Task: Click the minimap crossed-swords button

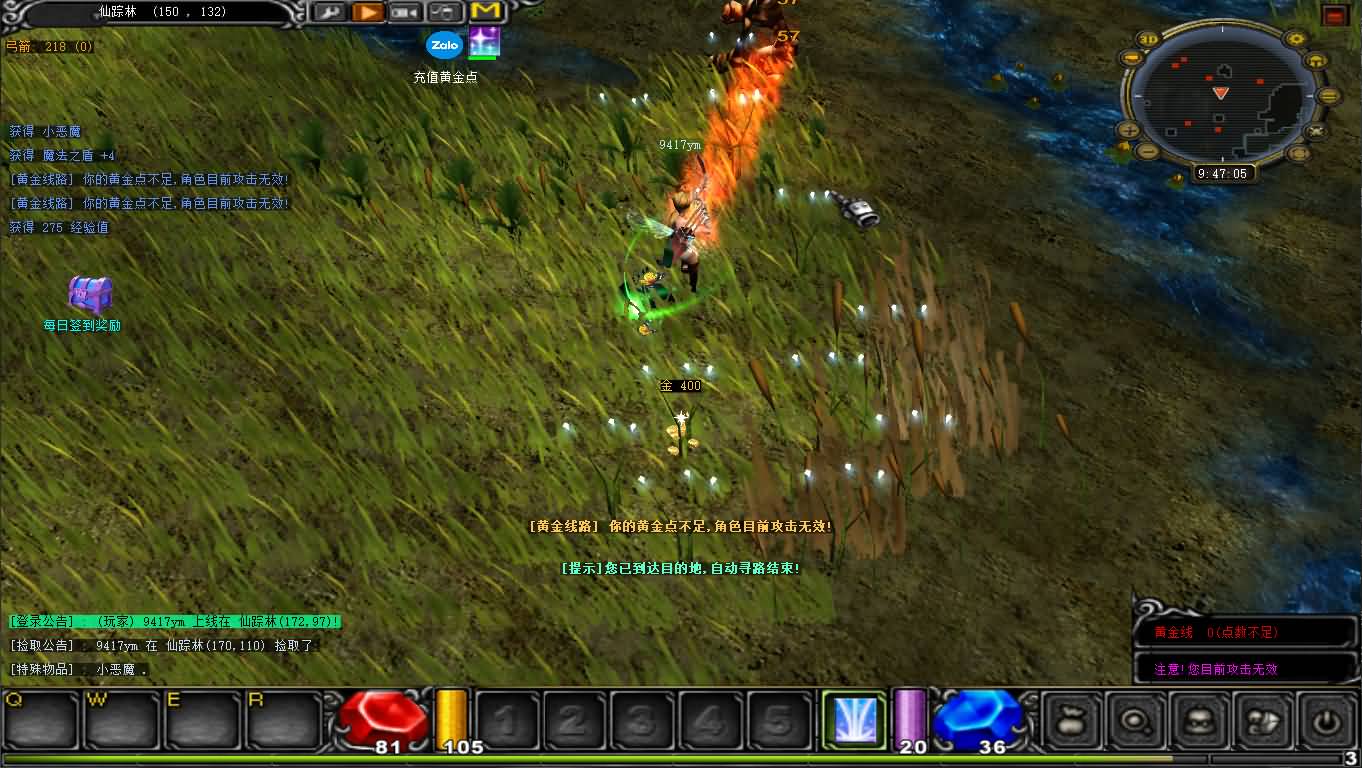Action: [1316, 130]
